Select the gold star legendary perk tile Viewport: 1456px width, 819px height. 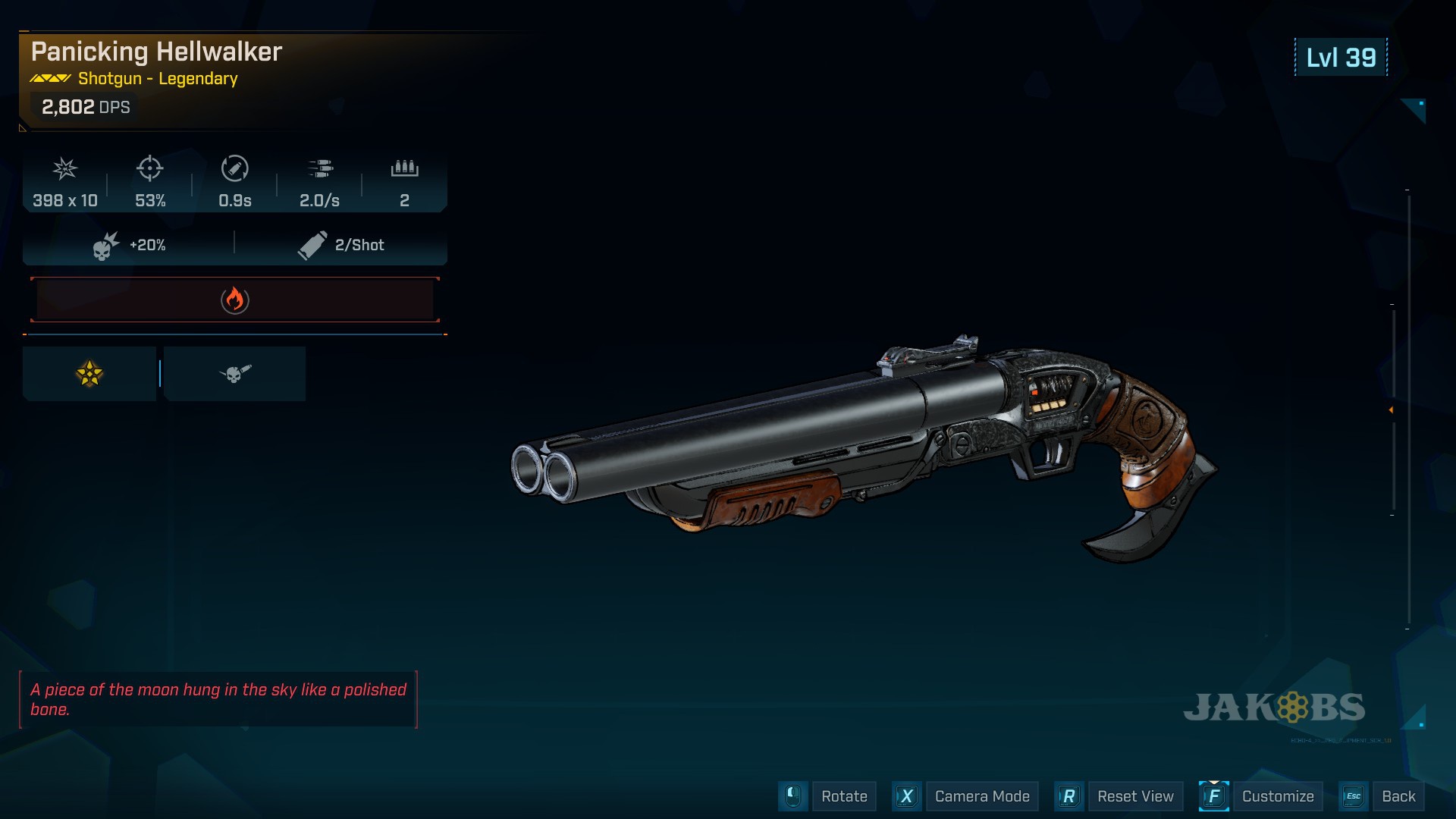click(x=89, y=374)
